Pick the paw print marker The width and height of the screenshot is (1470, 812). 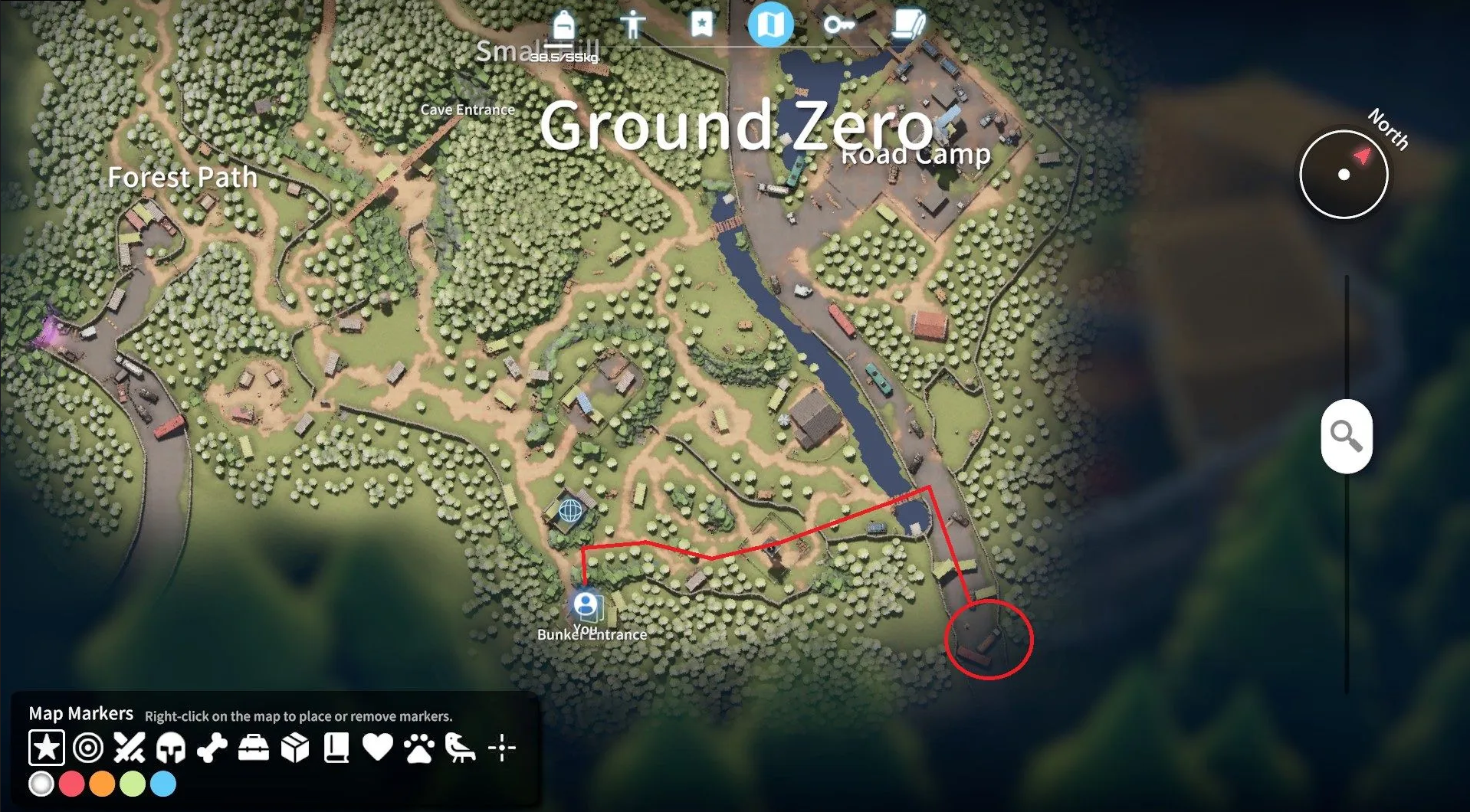pos(419,748)
